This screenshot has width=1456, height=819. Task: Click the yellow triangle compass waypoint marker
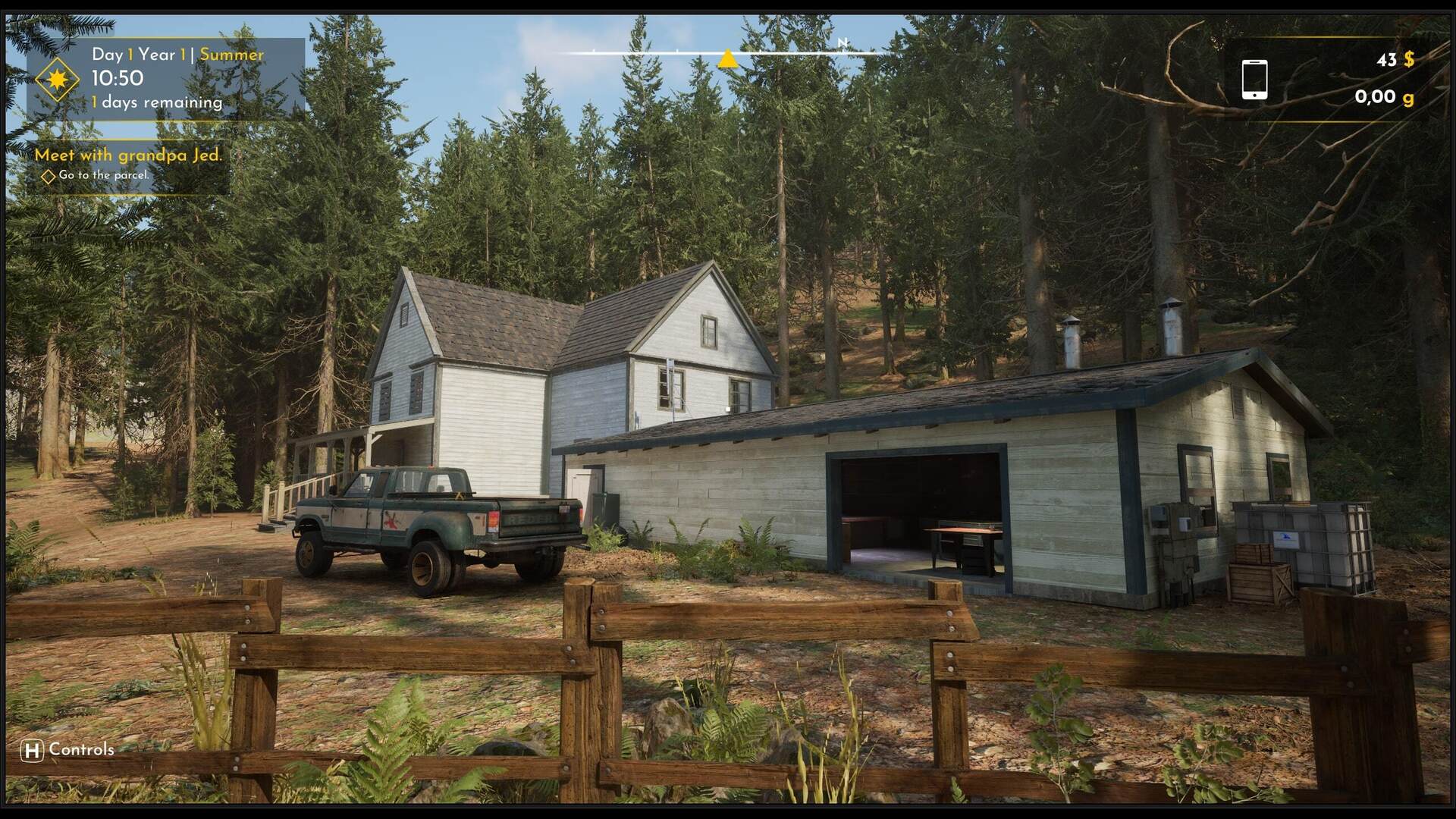(728, 58)
